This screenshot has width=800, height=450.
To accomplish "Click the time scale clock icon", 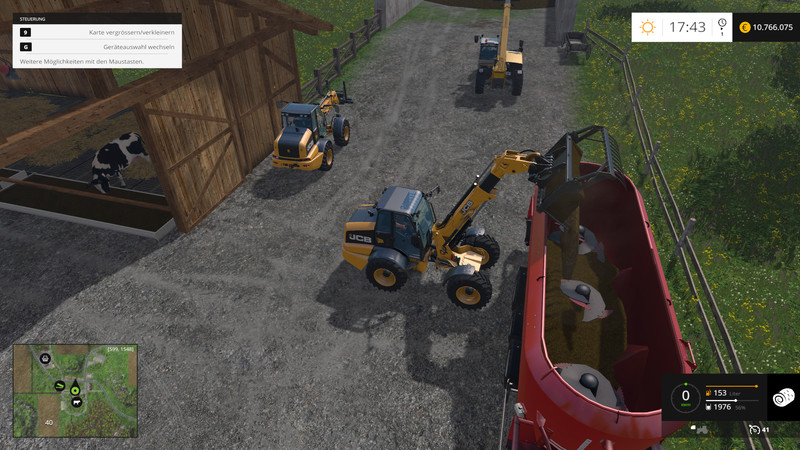I will tap(722, 27).
